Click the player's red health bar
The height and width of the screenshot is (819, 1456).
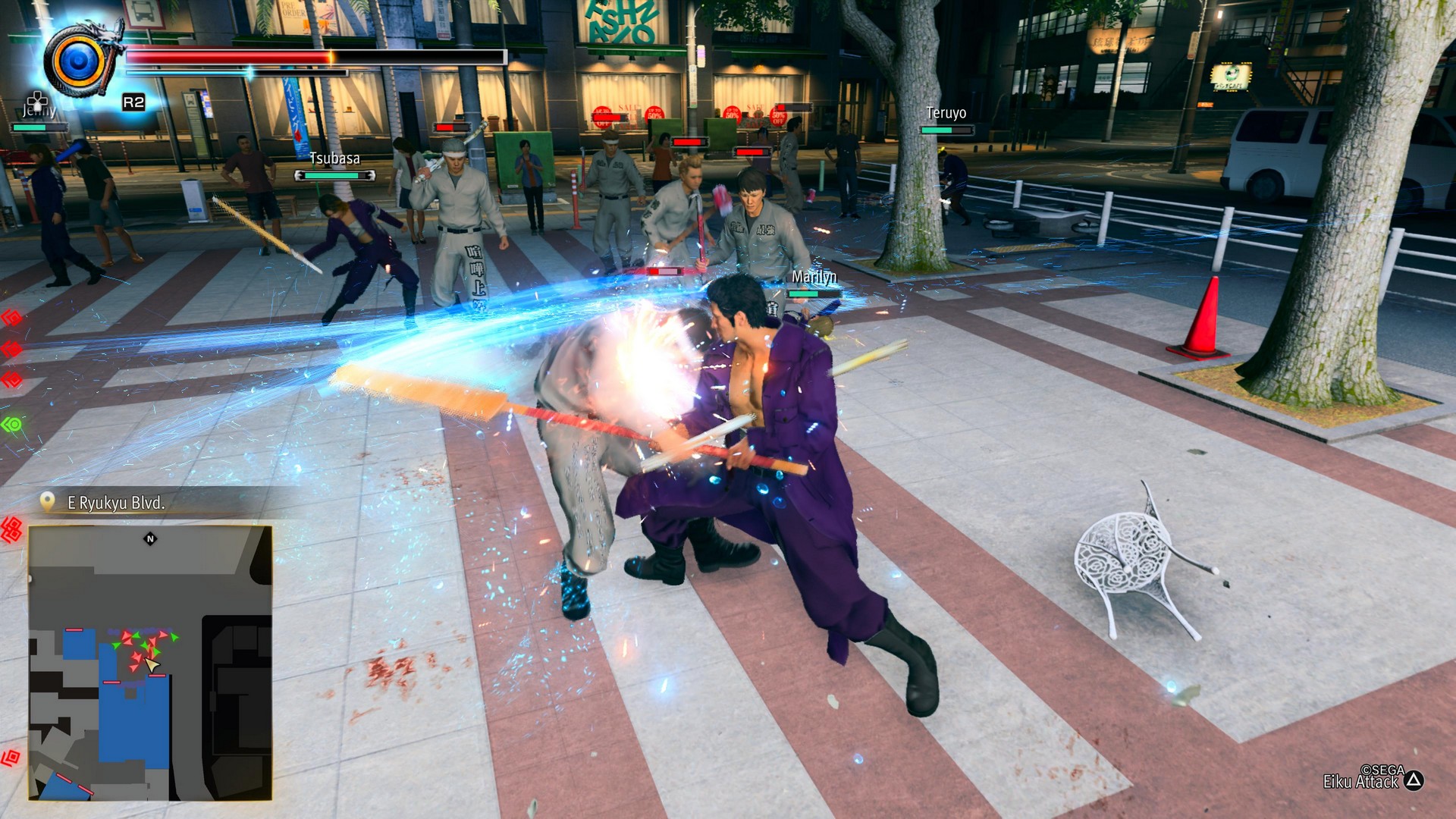pos(227,55)
